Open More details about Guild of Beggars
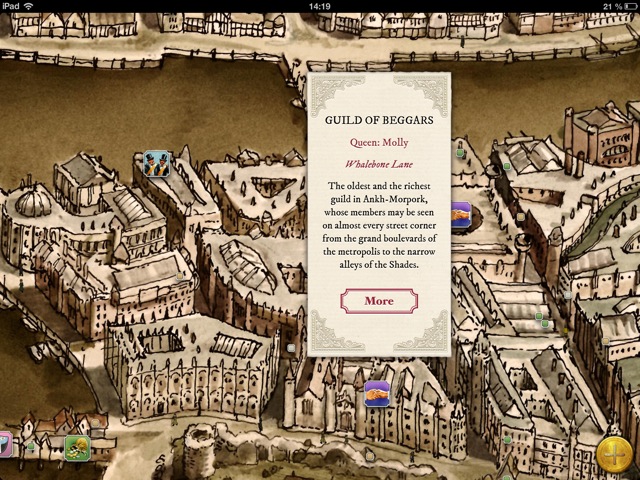The height and width of the screenshot is (480, 640). [x=379, y=301]
